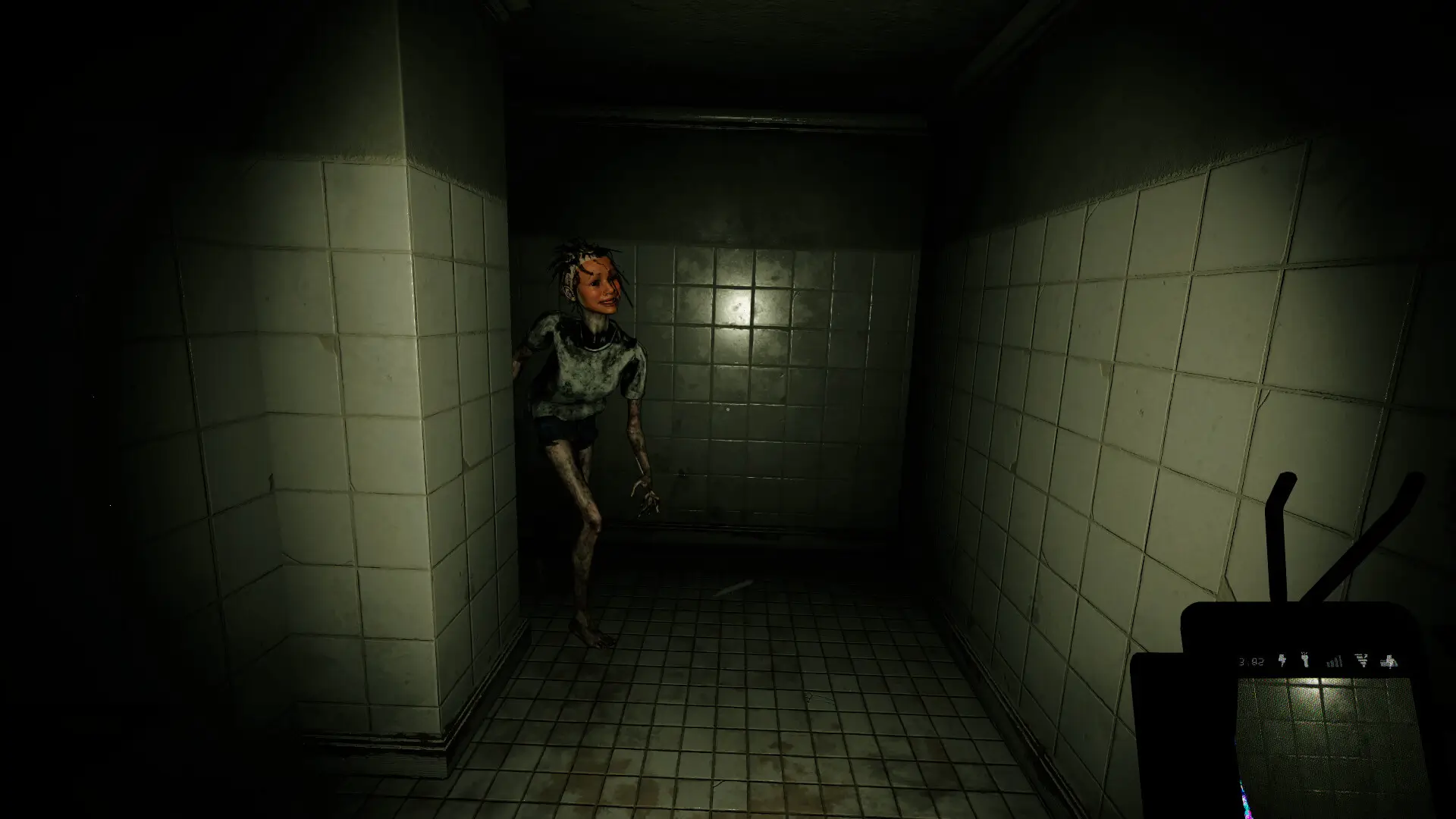This screenshot has height=819, width=1456.
Task: Select the battery lightning icon on the camcorder
Action: pyautogui.click(x=1282, y=660)
